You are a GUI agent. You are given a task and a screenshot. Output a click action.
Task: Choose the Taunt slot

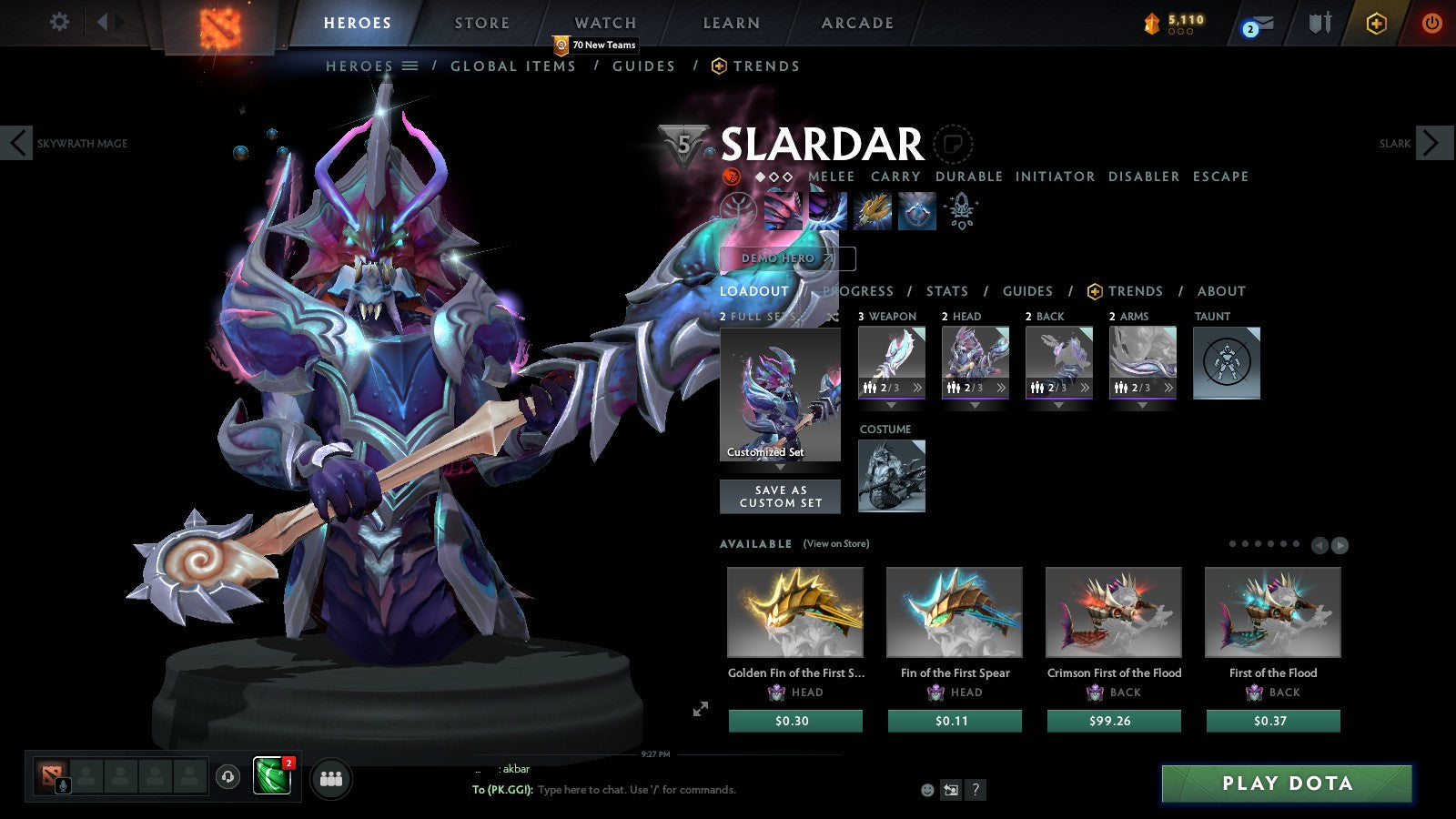[1227, 362]
